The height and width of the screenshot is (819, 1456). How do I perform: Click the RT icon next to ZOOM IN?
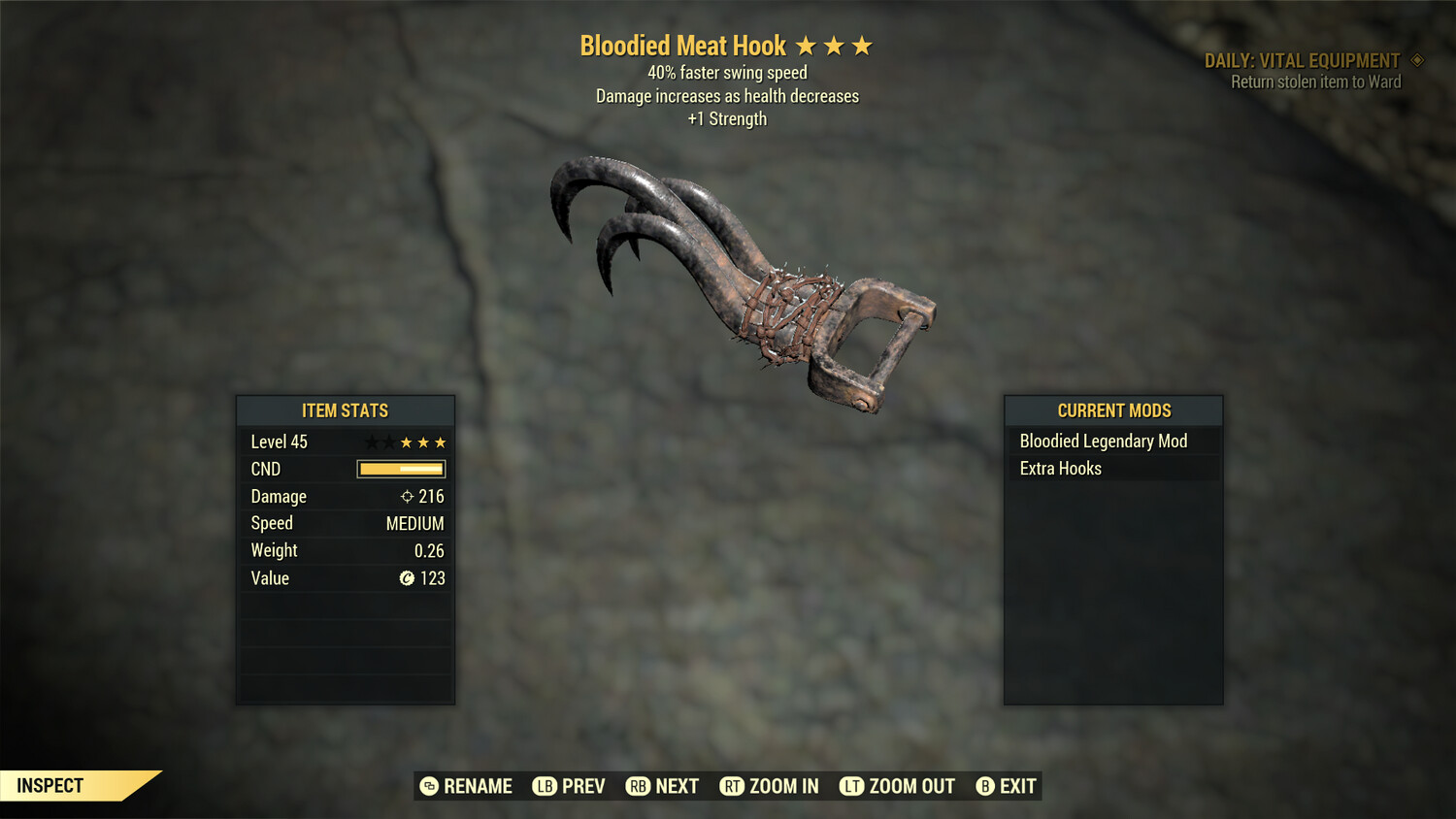coord(734,786)
